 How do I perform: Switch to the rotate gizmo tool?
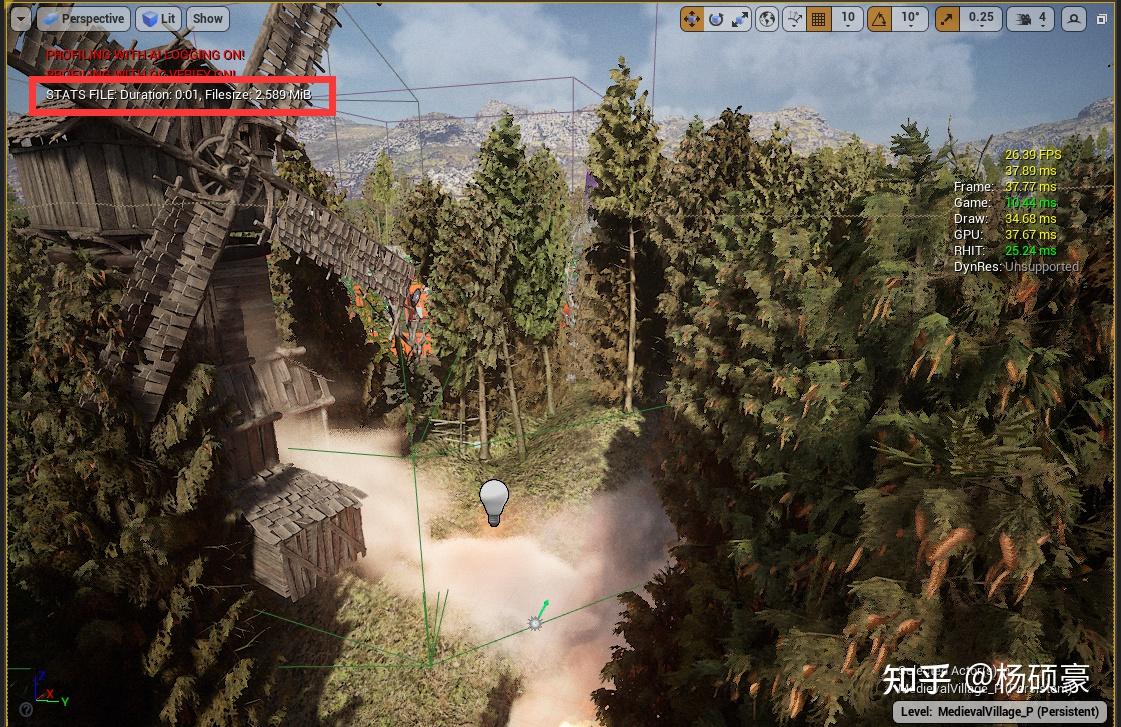coord(716,18)
